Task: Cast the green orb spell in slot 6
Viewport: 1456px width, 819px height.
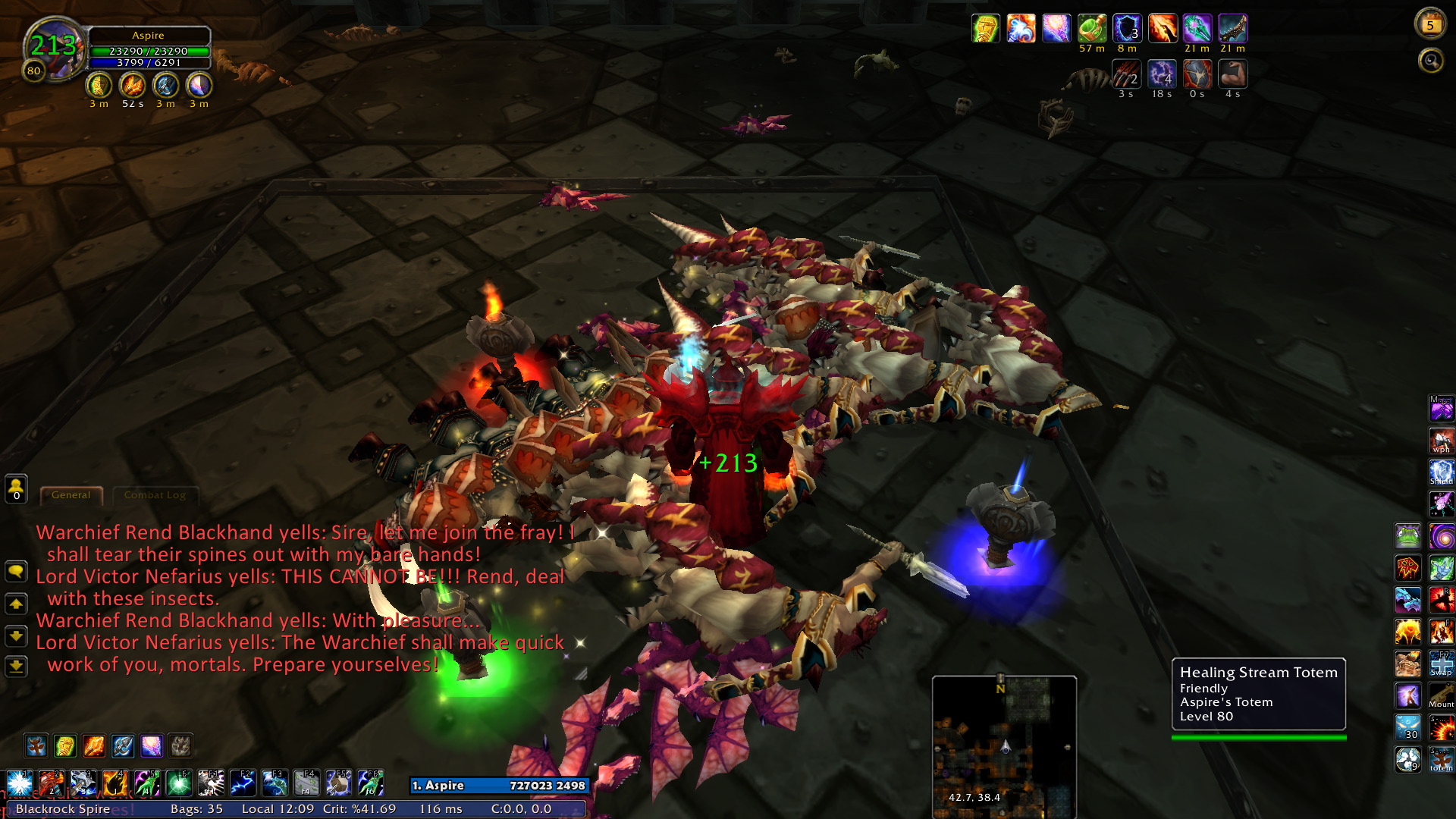Action: click(x=179, y=783)
